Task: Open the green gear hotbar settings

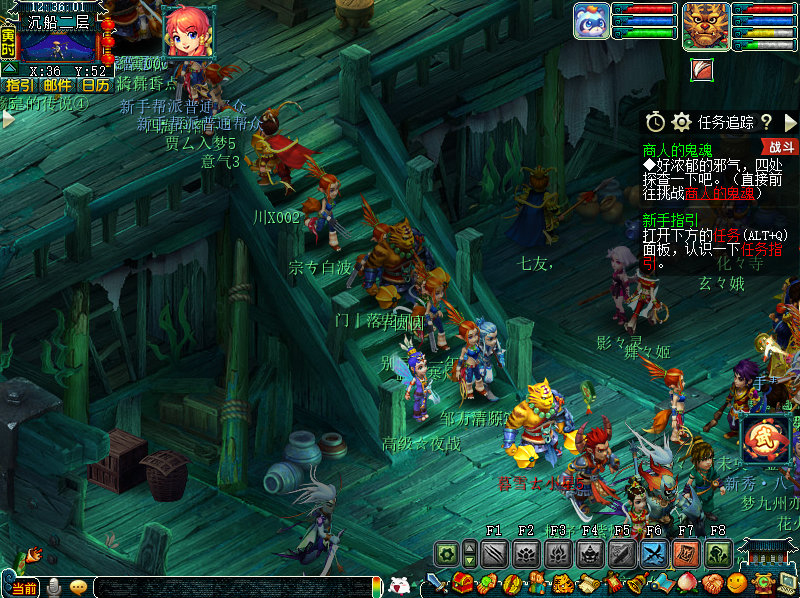Action: click(x=446, y=553)
